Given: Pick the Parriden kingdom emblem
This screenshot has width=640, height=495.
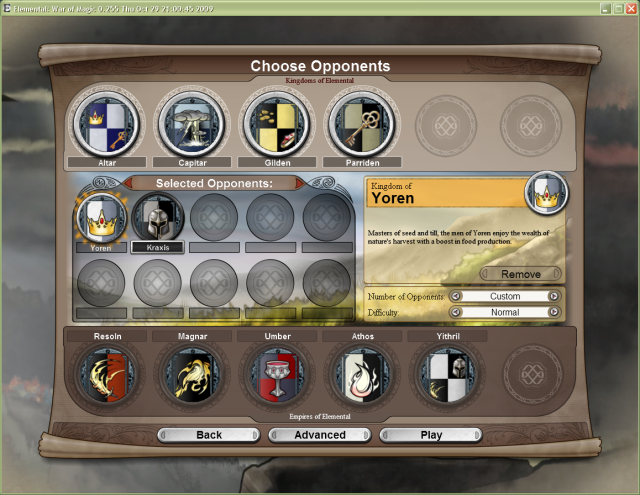Looking at the screenshot, I should point(361,124).
